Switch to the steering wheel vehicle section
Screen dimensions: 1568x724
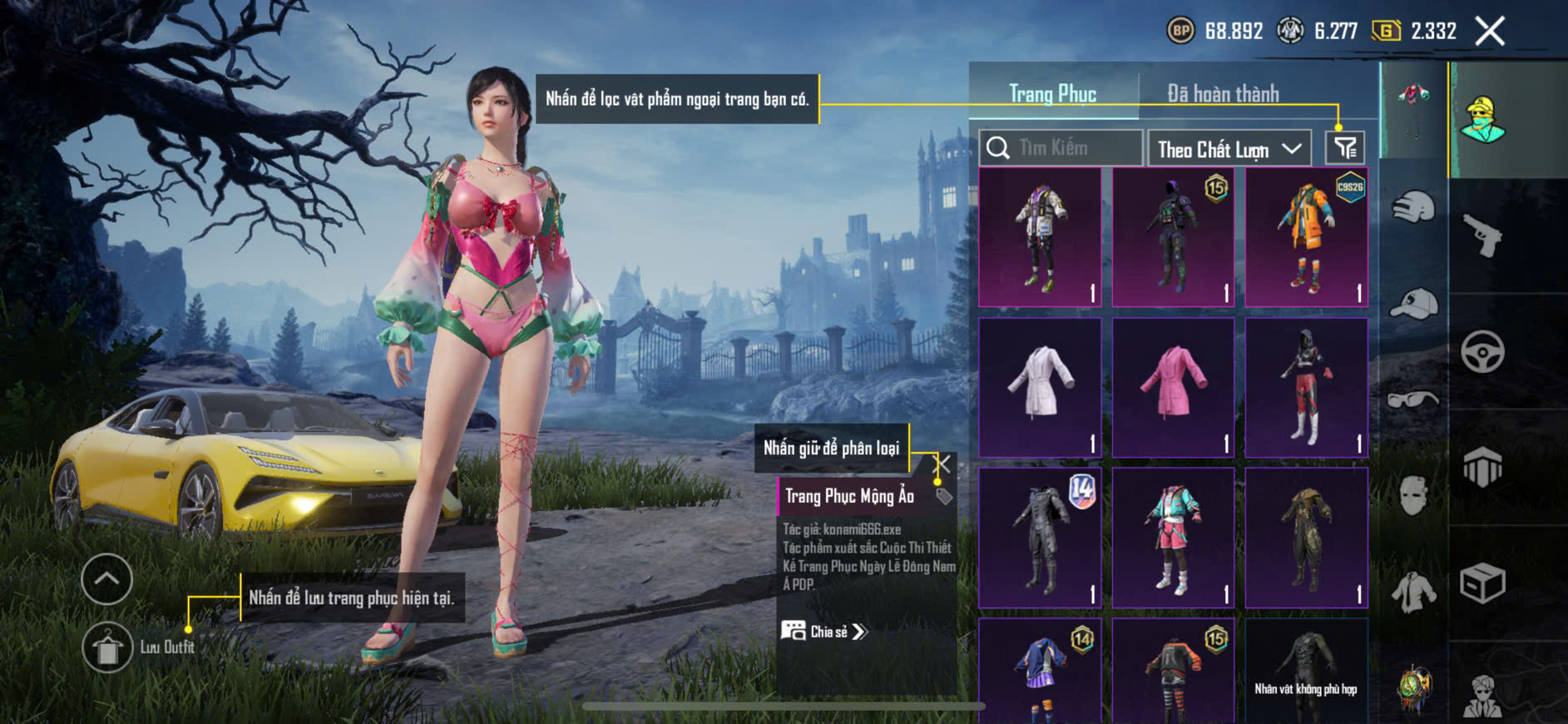click(1483, 351)
